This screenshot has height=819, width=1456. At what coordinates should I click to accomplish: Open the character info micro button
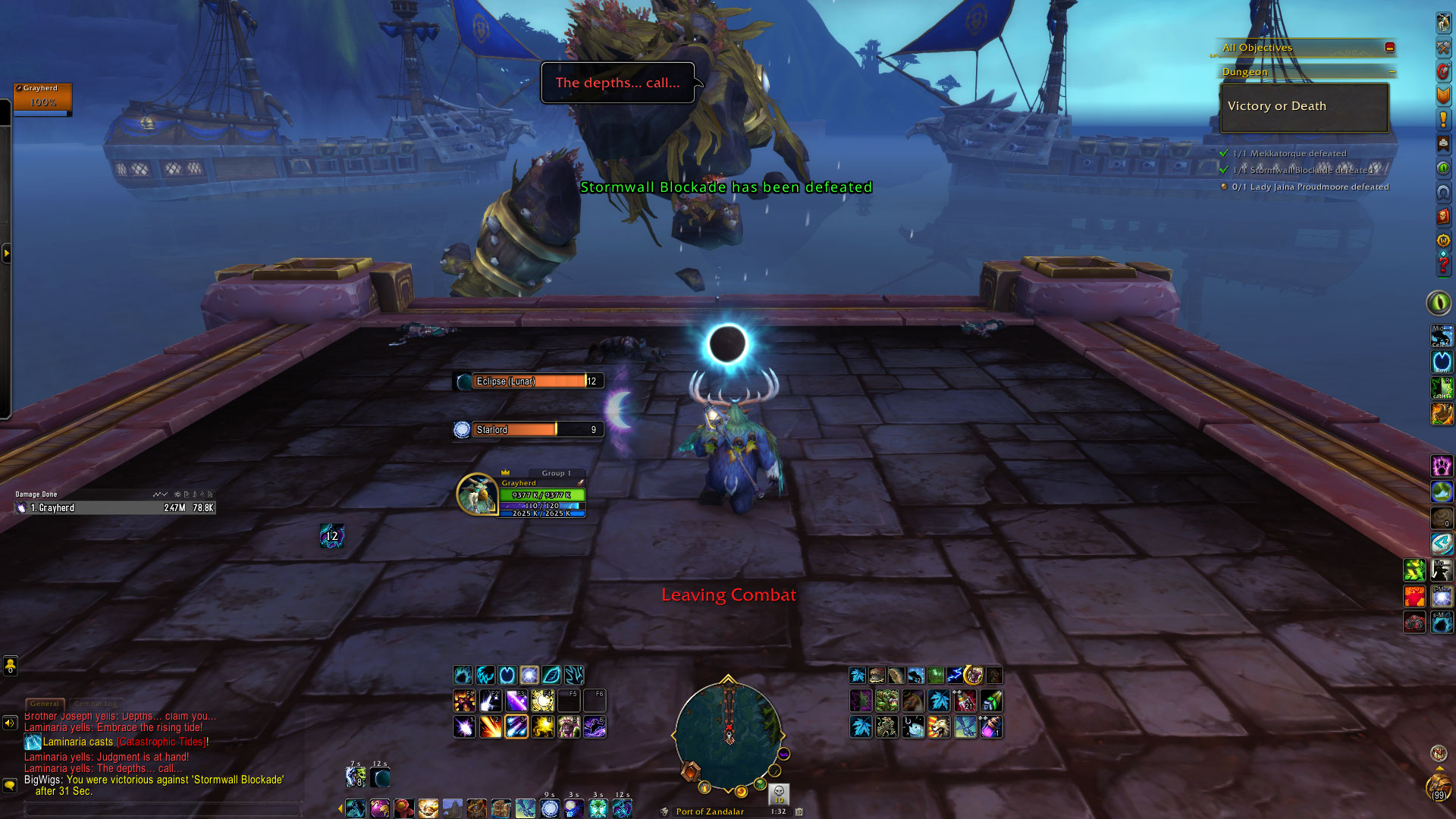(x=1443, y=23)
